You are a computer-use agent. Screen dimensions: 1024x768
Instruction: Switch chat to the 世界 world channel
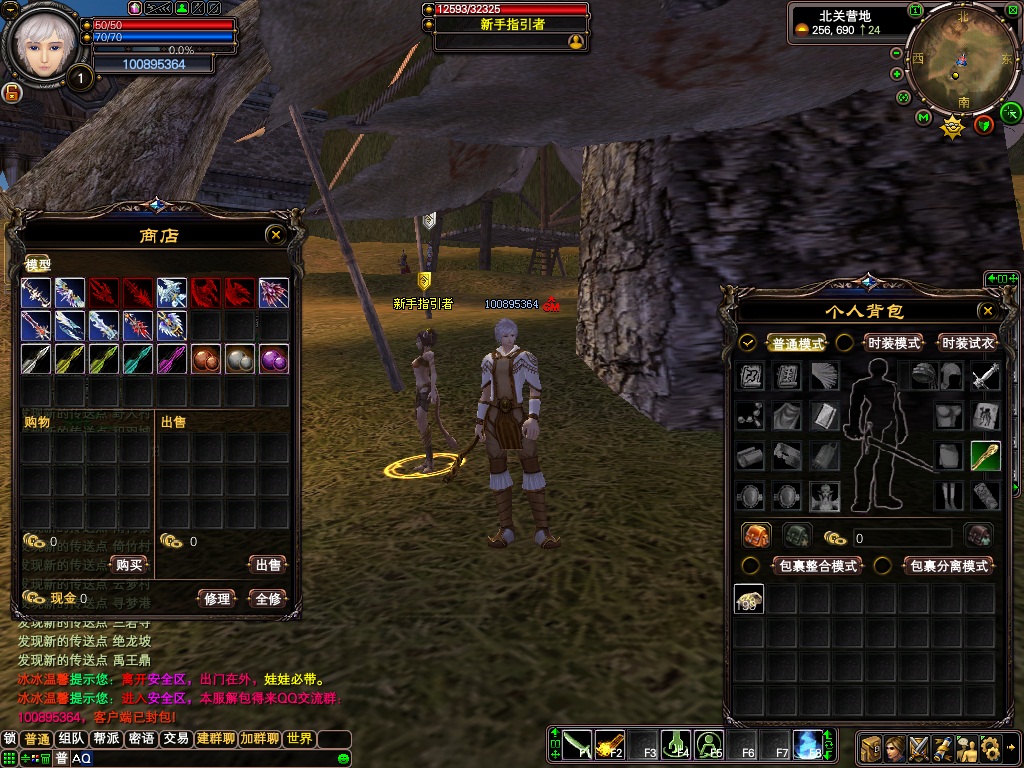299,739
